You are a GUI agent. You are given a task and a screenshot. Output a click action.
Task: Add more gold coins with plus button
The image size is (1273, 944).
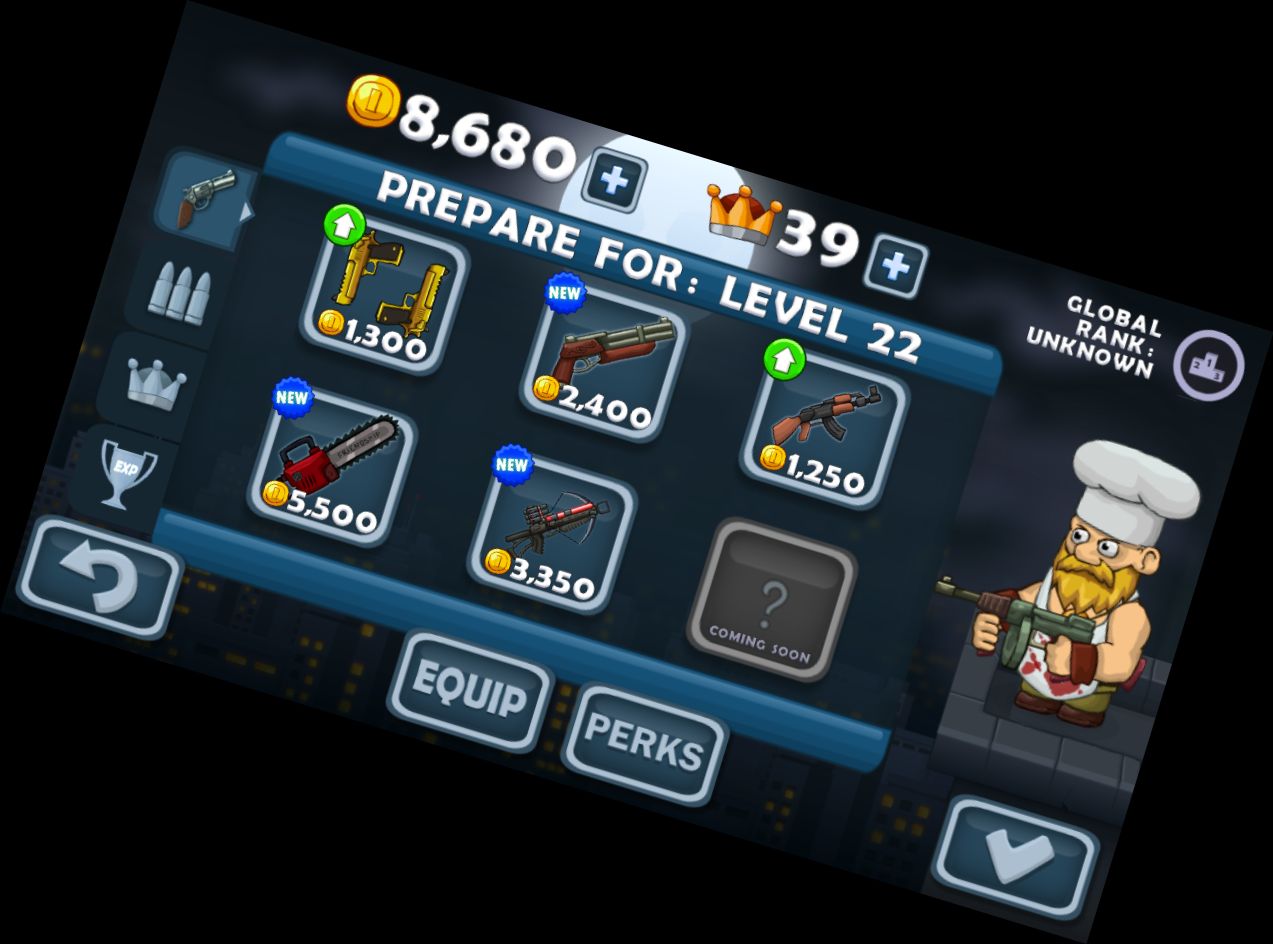click(614, 182)
